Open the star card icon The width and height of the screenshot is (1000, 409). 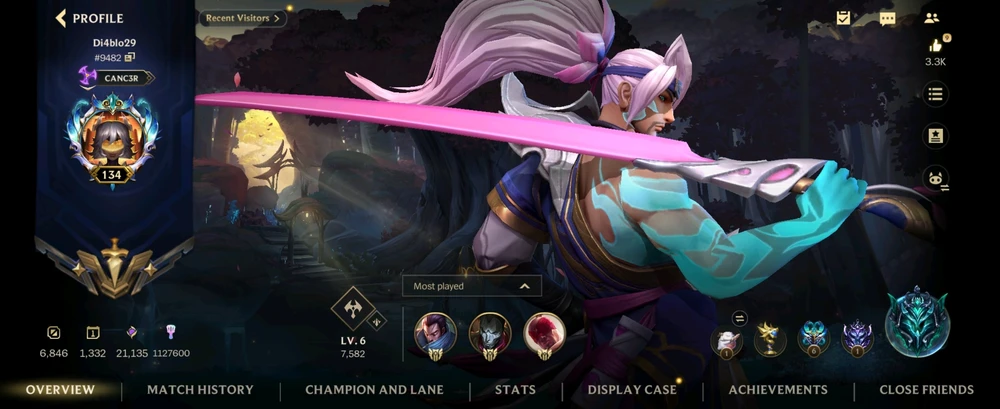click(x=935, y=135)
